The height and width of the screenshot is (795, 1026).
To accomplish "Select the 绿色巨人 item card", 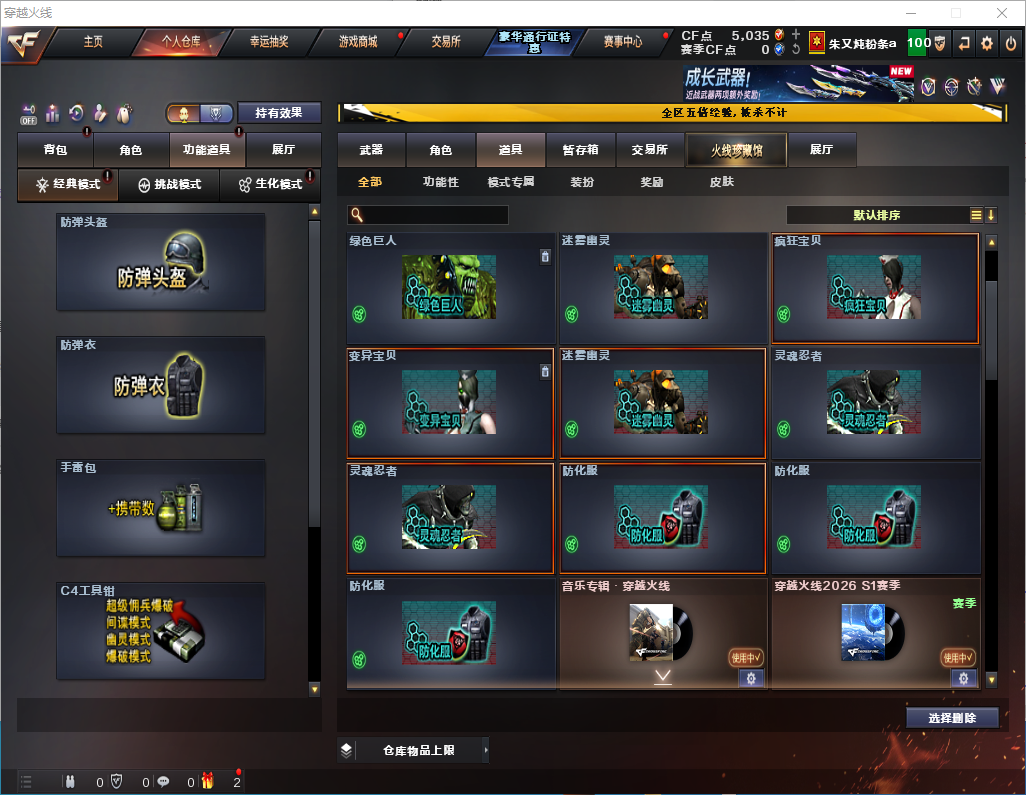I will [450, 288].
